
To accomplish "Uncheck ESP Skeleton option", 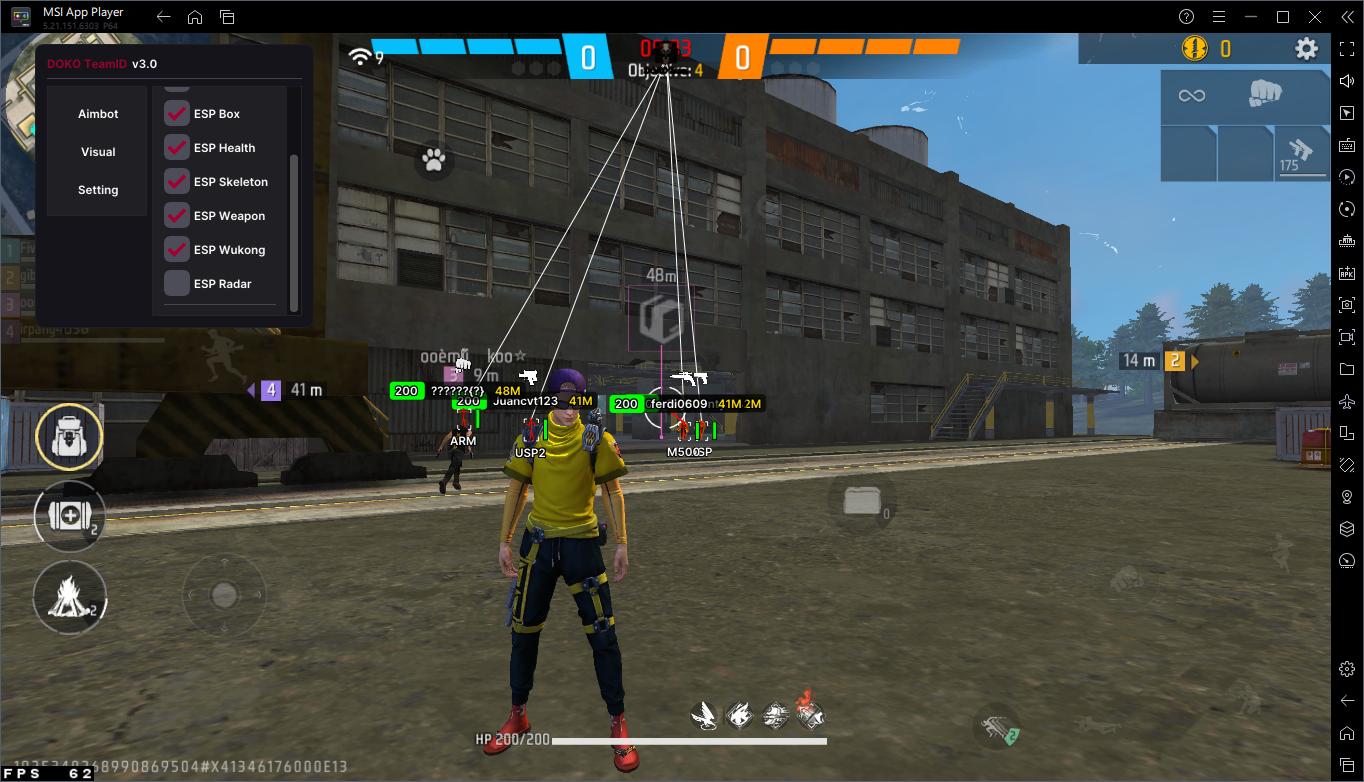I will click(177, 182).
